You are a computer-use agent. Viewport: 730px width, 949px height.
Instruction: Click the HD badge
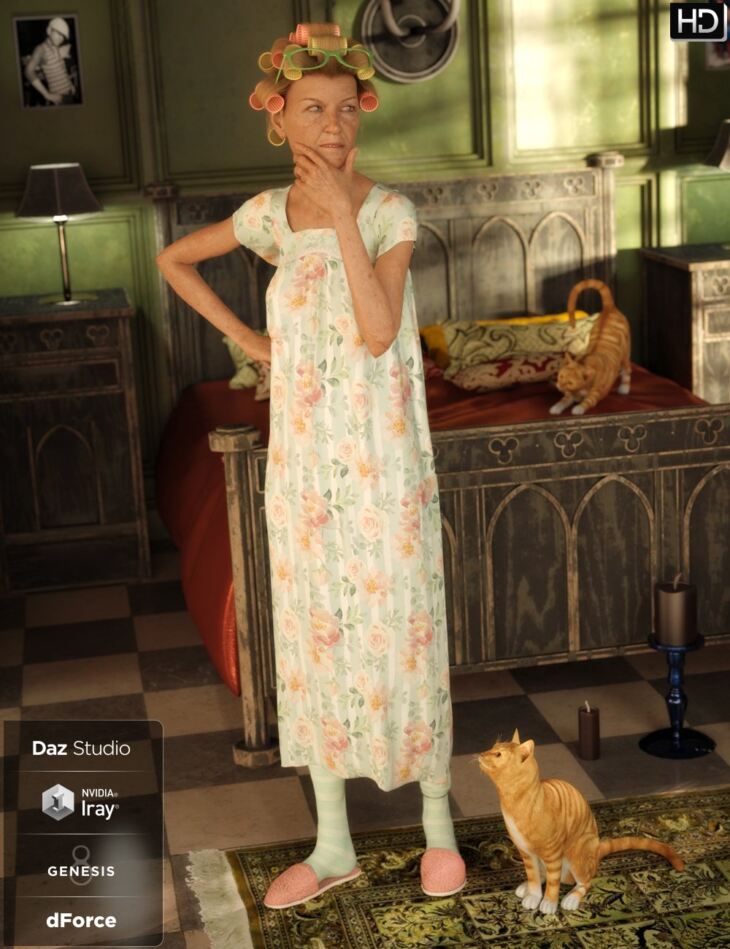697,21
